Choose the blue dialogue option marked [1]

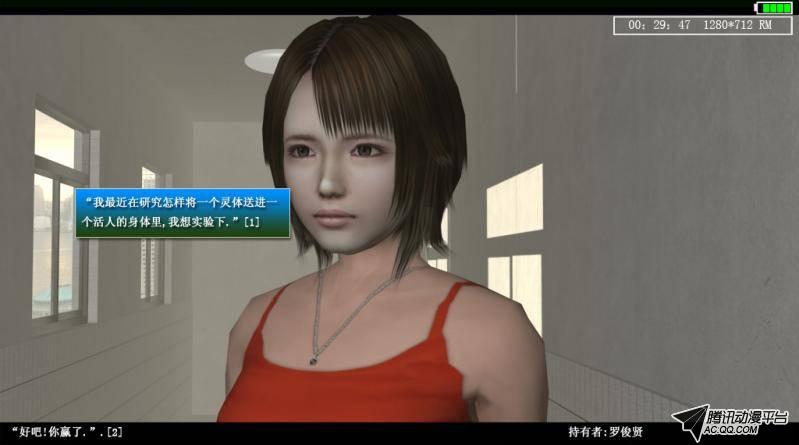point(182,212)
